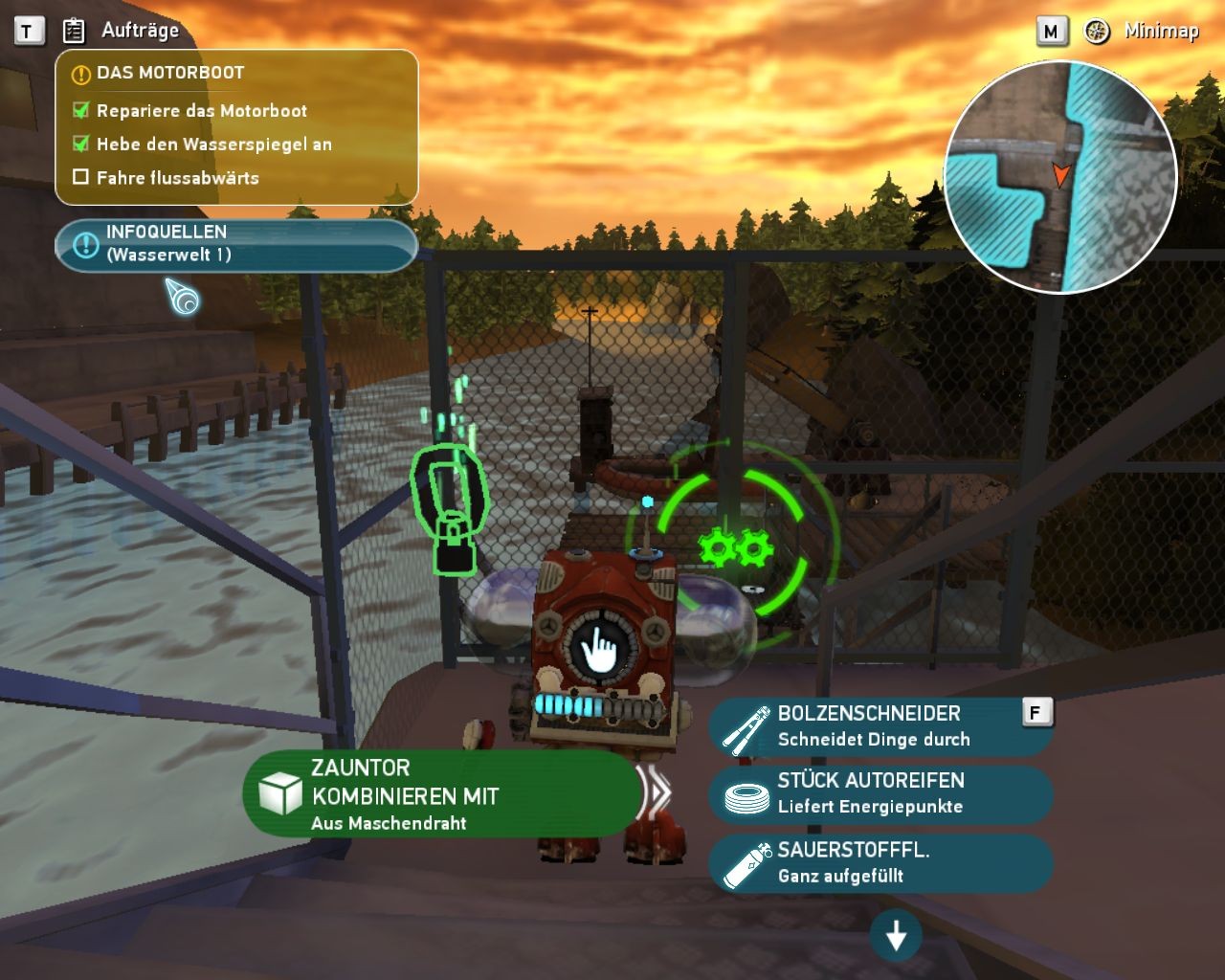This screenshot has height=980, width=1225.
Task: Show more items with down arrow
Action: pyautogui.click(x=896, y=936)
